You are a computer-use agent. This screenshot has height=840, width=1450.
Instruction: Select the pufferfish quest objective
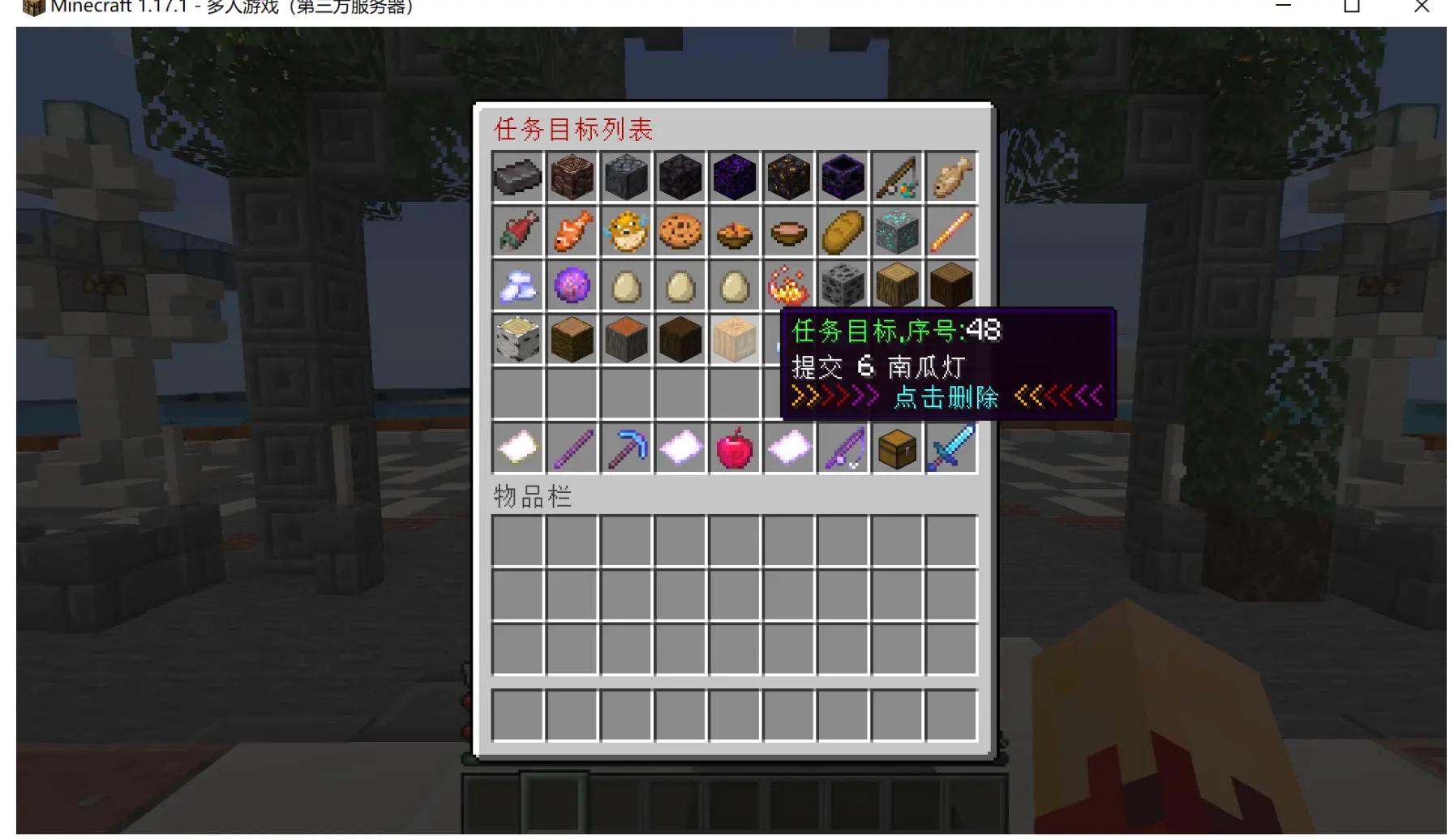click(626, 231)
